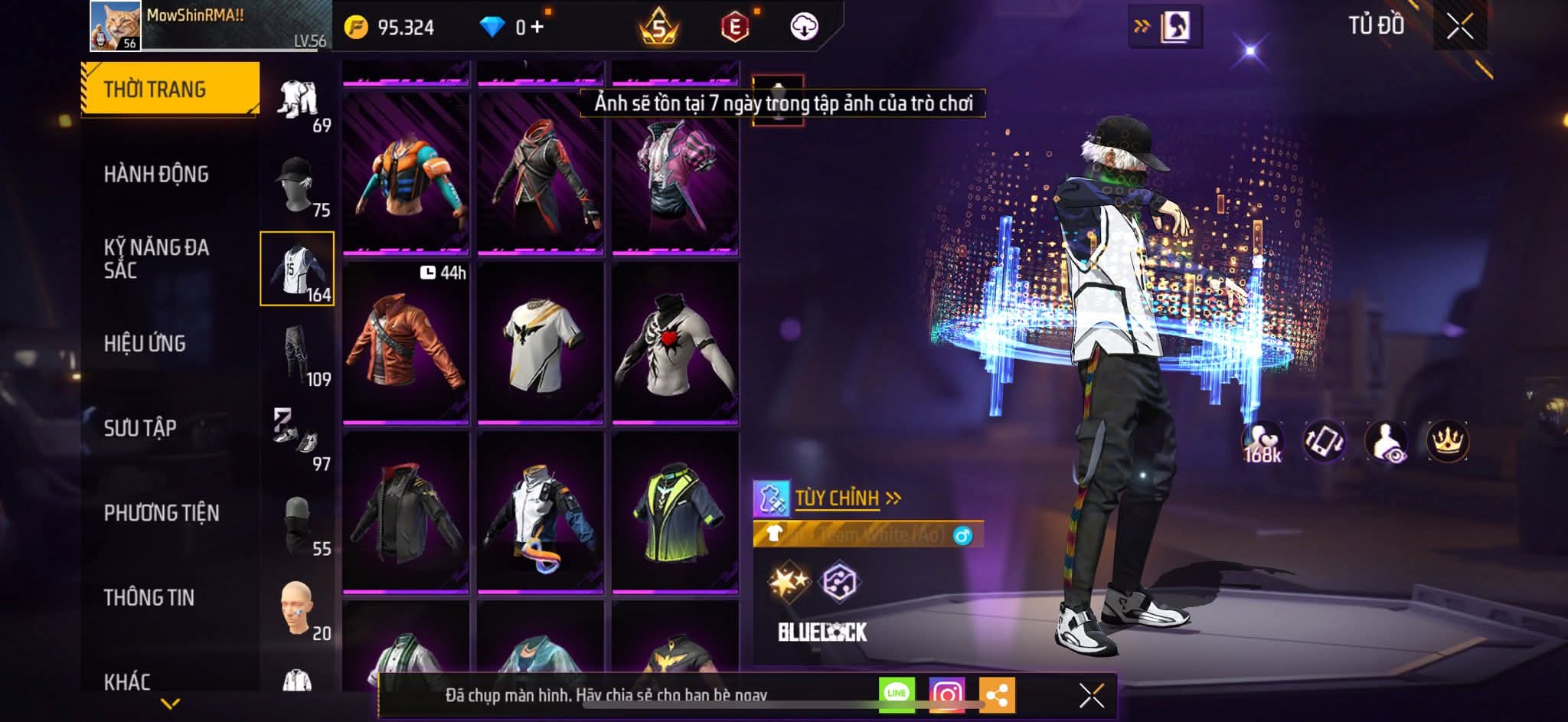Go to the Sưu Tập section

(140, 428)
